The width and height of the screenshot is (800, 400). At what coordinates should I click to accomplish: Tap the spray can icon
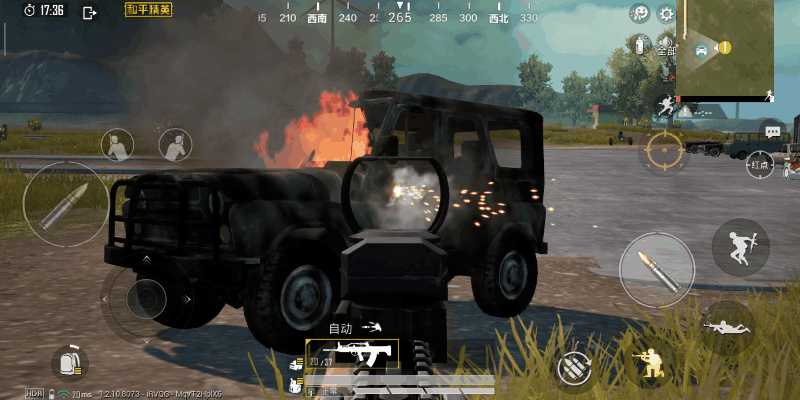641,46
